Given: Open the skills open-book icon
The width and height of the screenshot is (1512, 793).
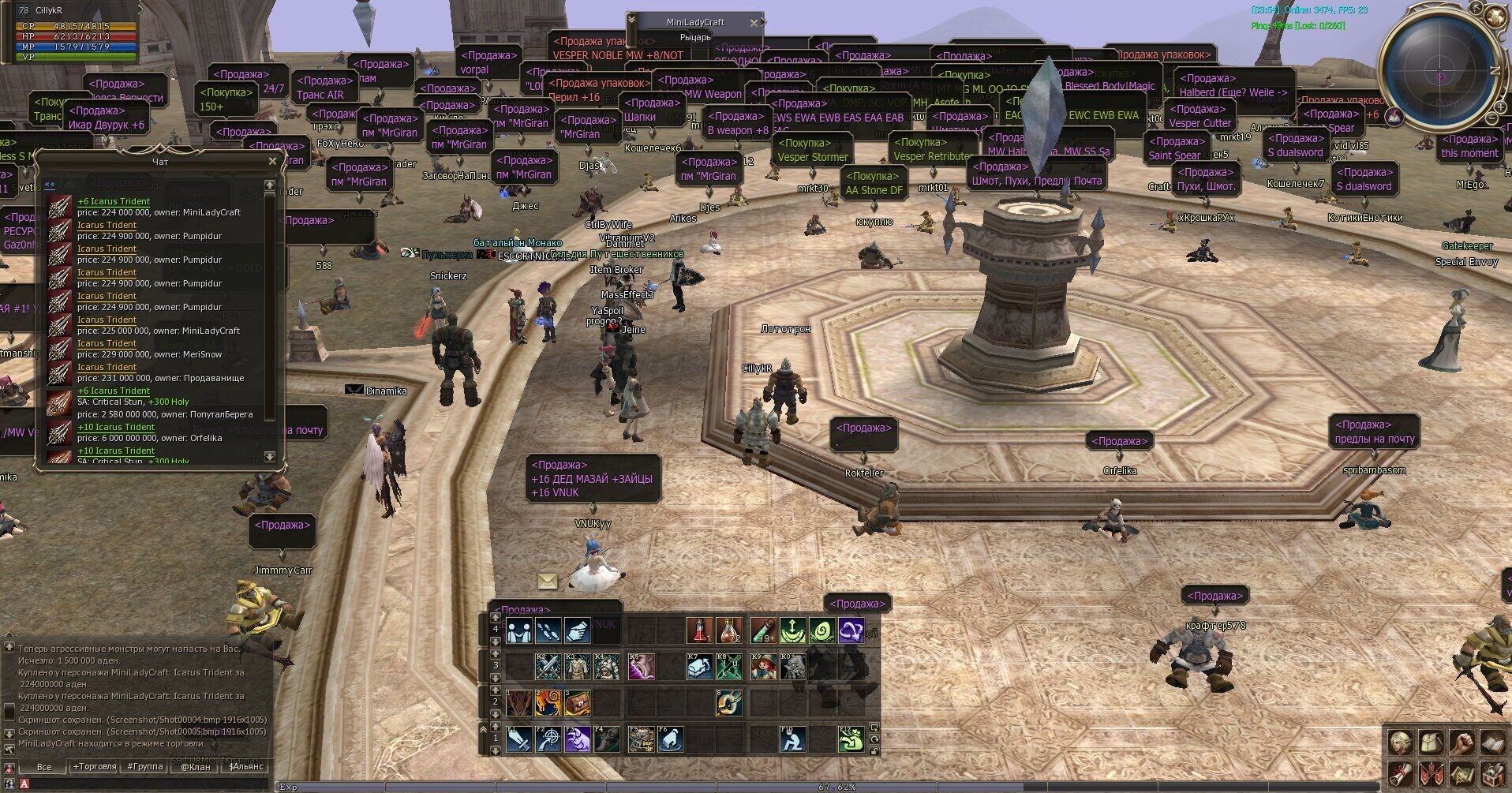Looking at the screenshot, I should (1493, 743).
